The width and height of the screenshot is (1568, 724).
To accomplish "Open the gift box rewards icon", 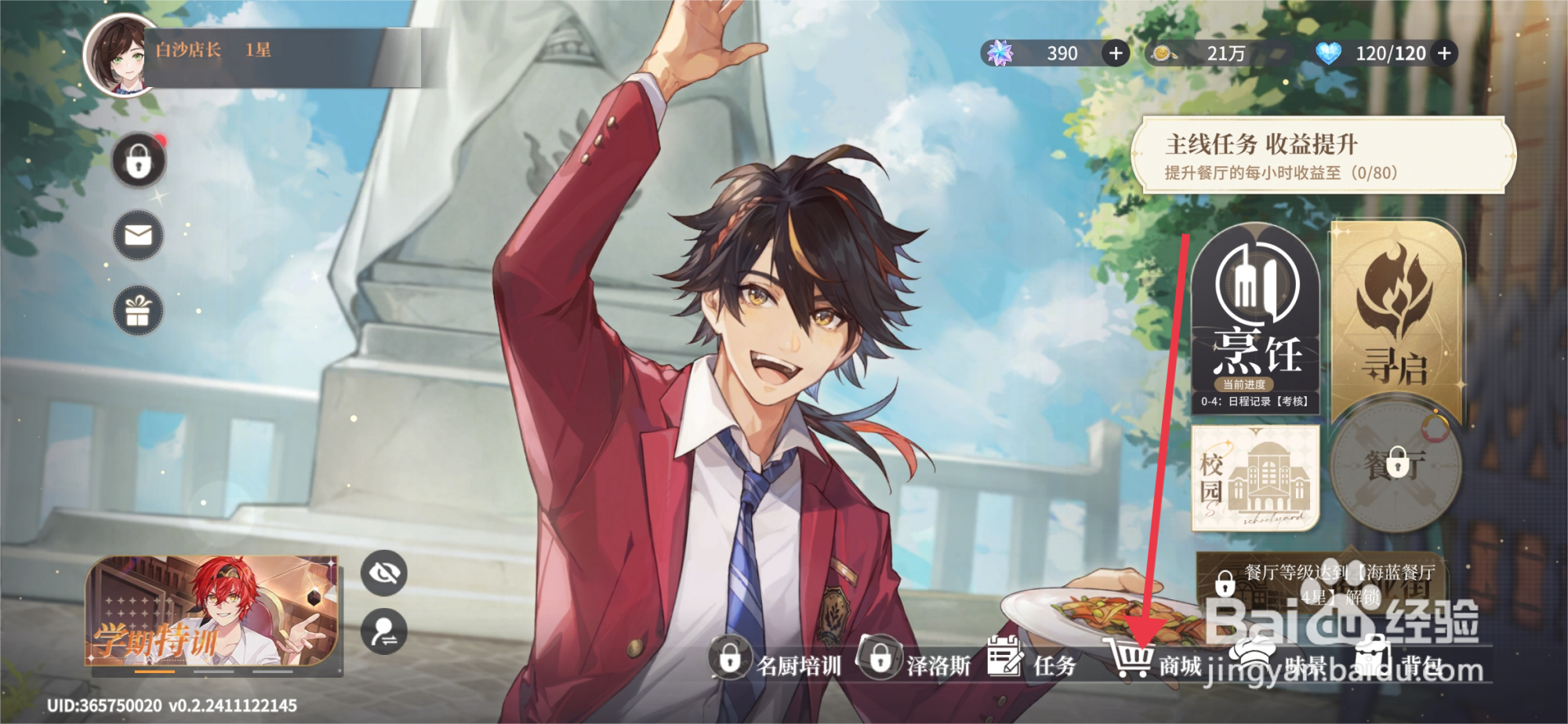I will pos(139,311).
